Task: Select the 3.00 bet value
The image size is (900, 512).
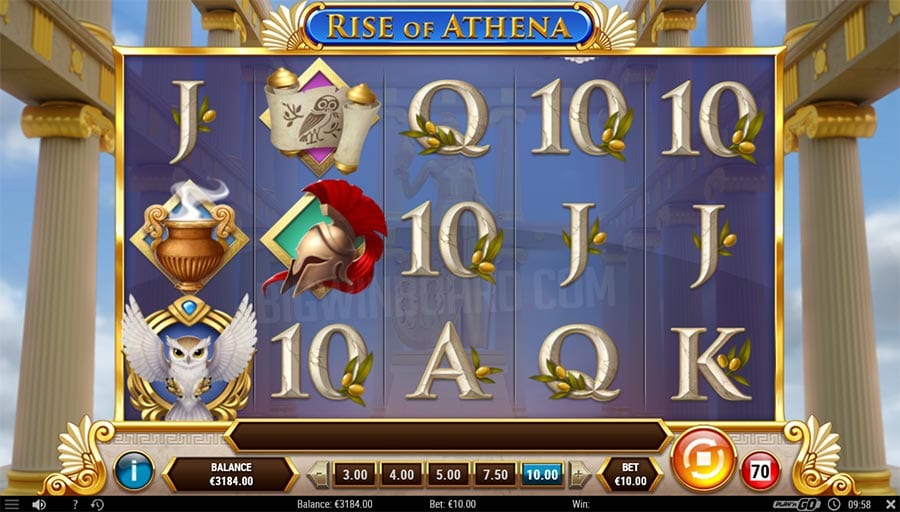Action: pos(354,474)
